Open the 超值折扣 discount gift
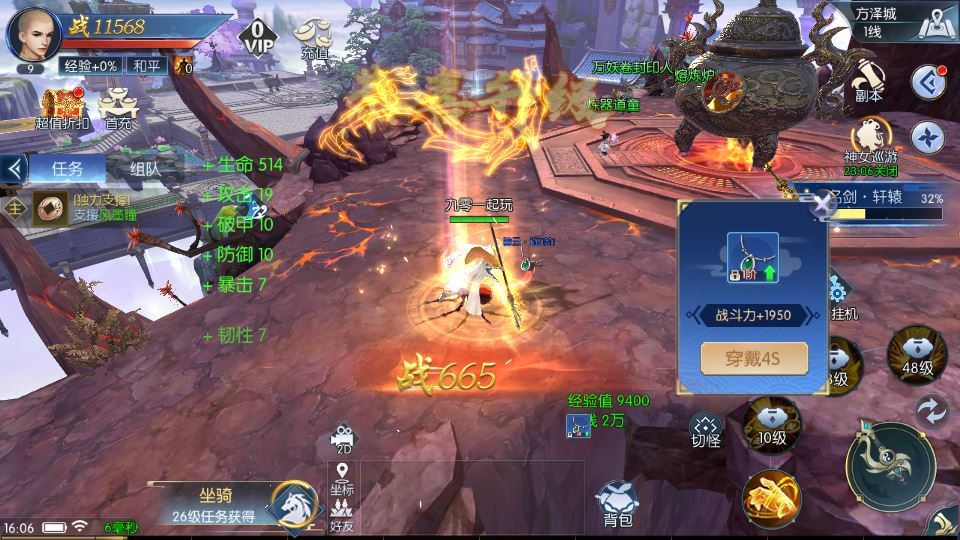 point(62,108)
